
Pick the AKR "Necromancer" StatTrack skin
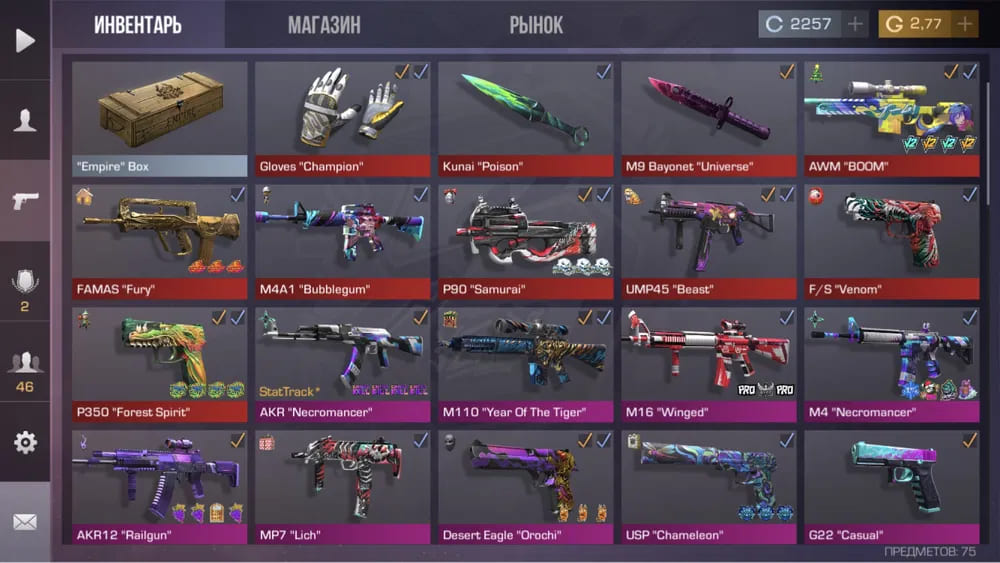coord(343,364)
